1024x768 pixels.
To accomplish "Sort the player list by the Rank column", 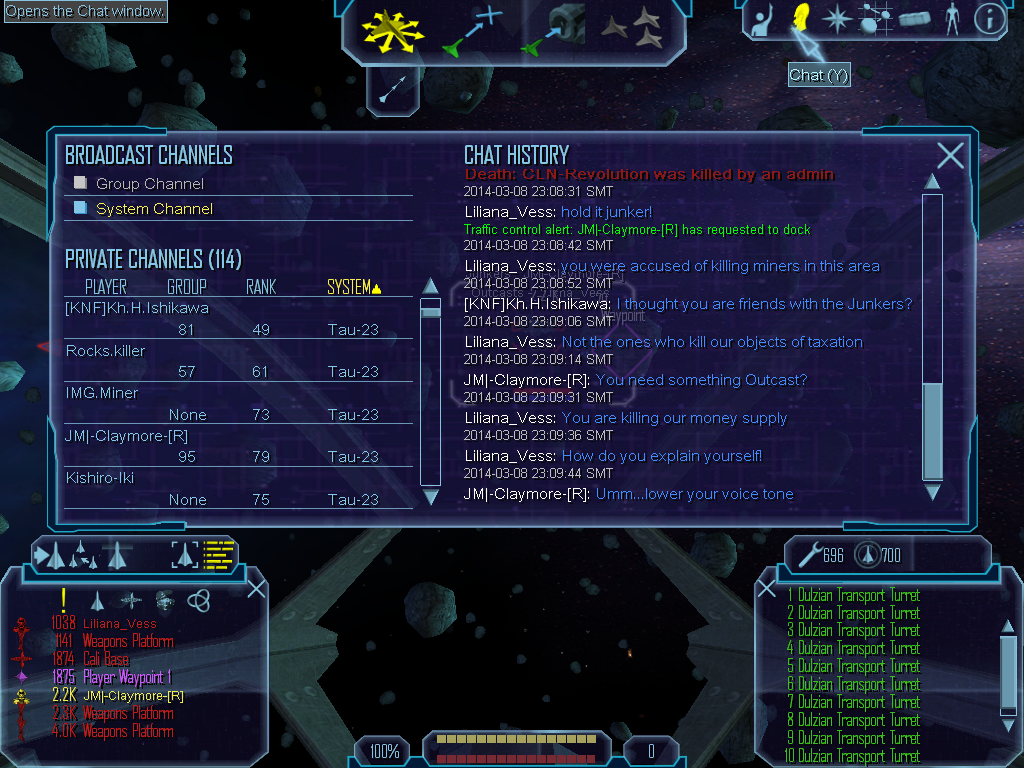I will point(260,288).
